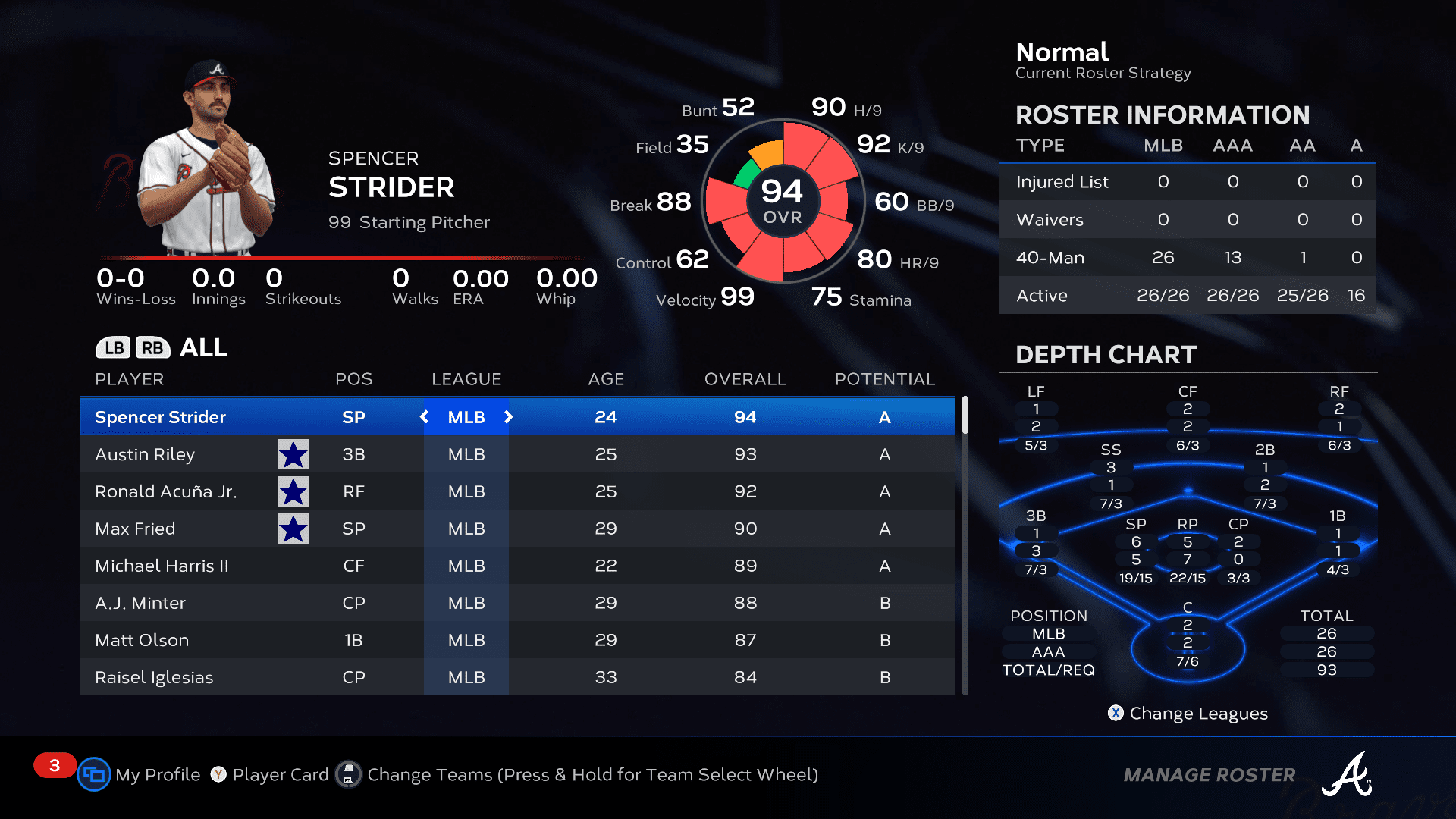
Task: Click the right arrow beside Strider's MLB league
Action: tap(509, 417)
